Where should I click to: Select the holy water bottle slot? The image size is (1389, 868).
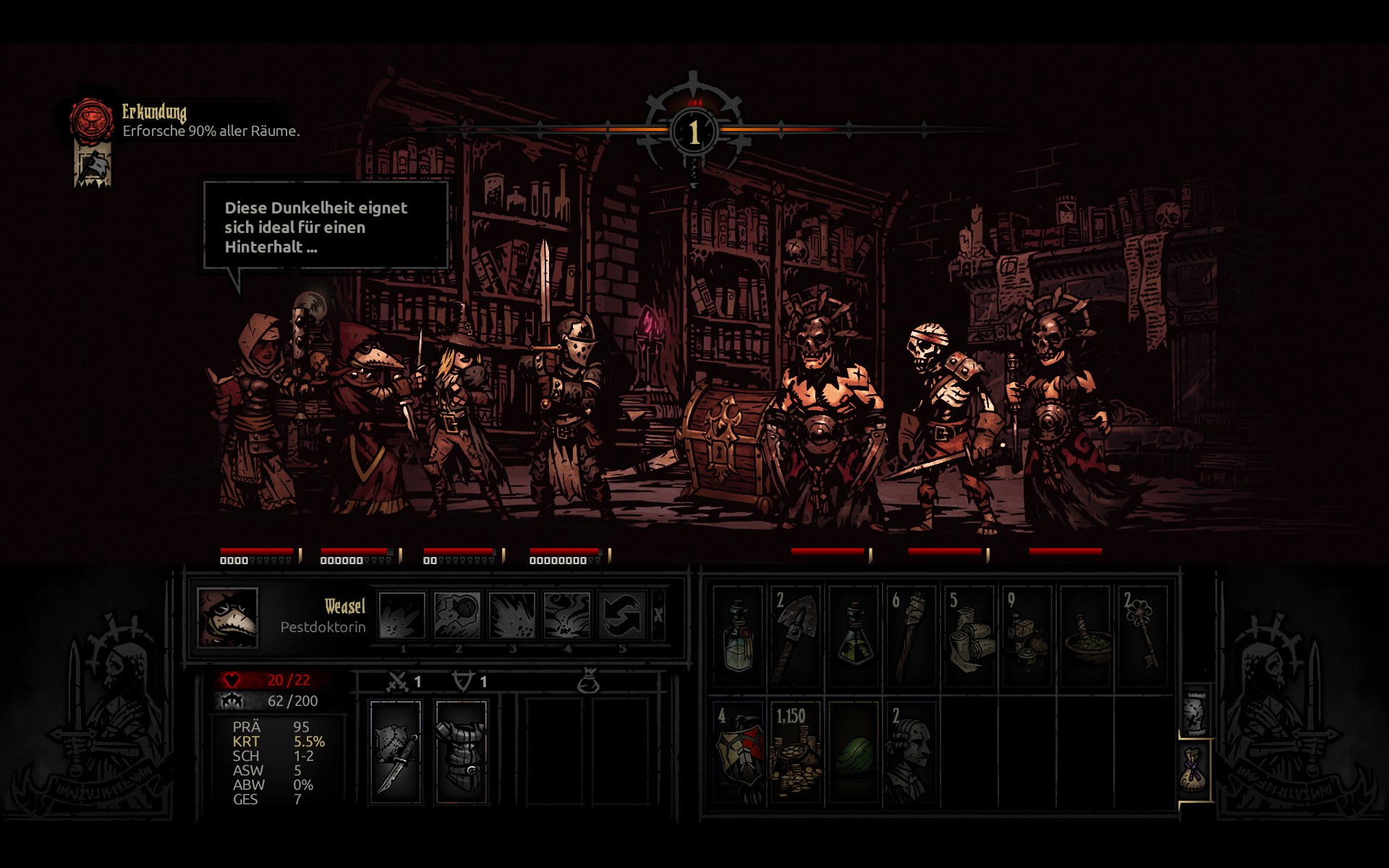tap(738, 637)
